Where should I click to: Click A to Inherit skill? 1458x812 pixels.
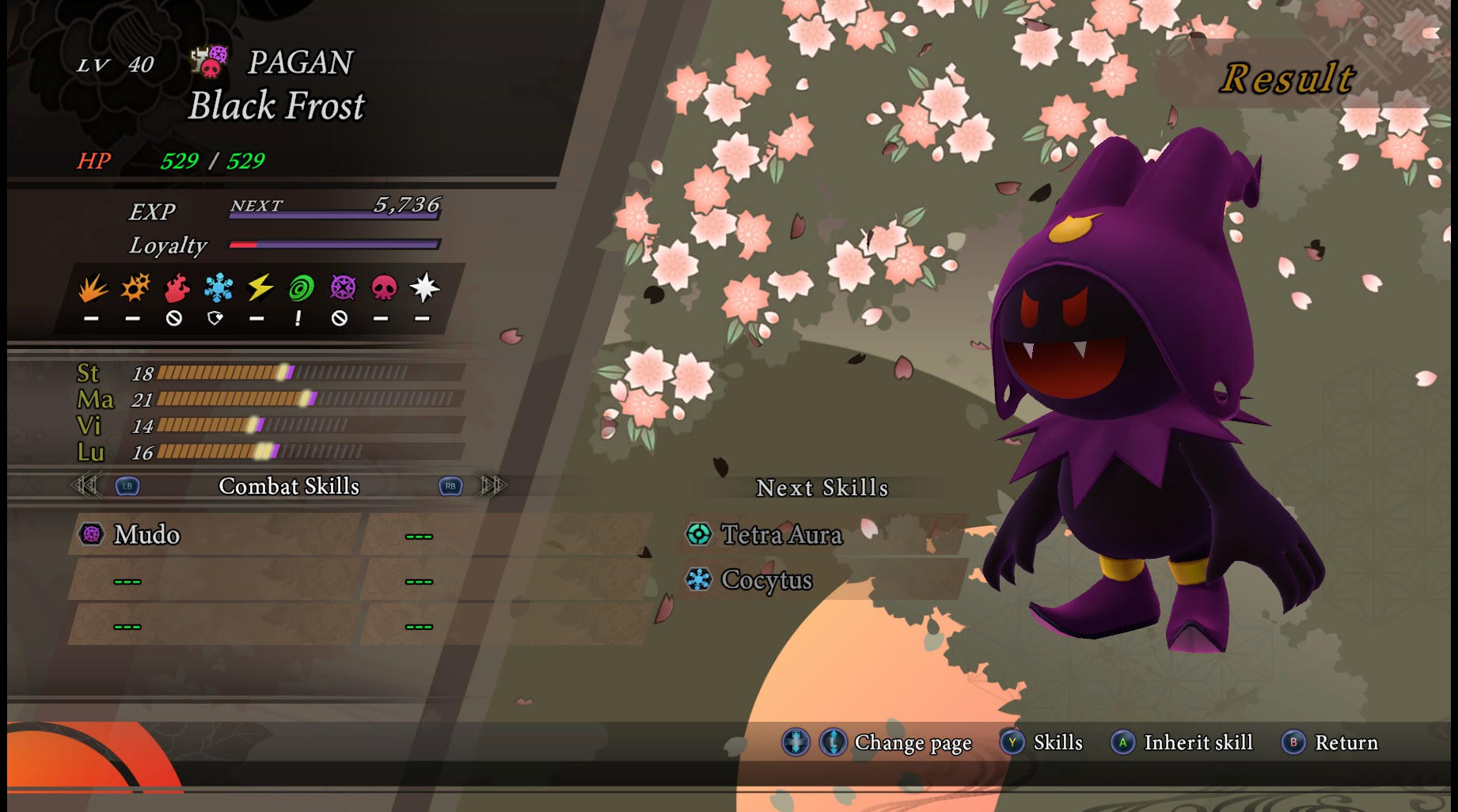click(x=1125, y=742)
